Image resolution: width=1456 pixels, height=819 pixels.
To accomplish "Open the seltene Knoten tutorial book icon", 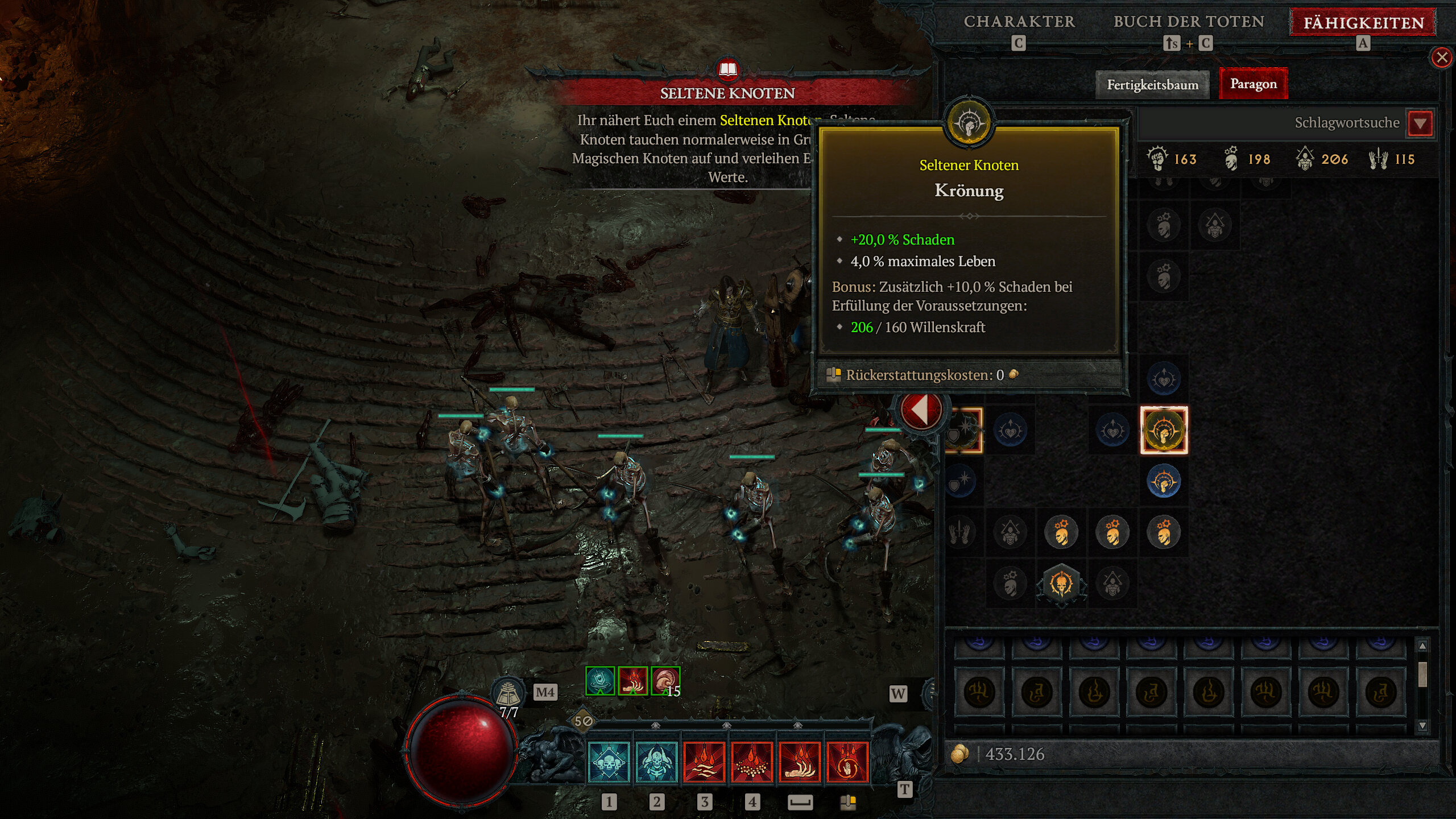I will pos(728,70).
